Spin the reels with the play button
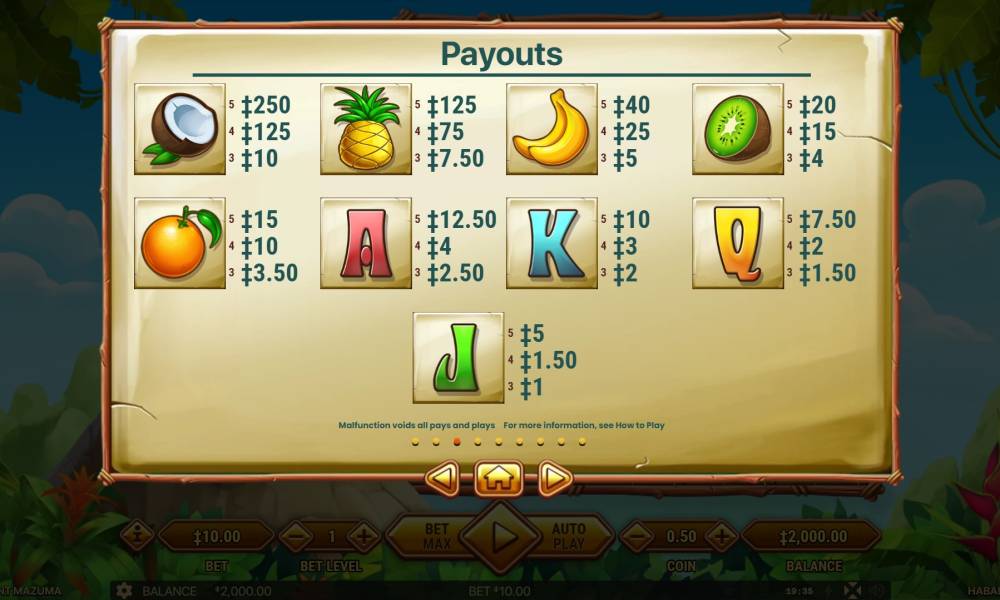Image resolution: width=1000 pixels, height=600 pixels. click(501, 537)
